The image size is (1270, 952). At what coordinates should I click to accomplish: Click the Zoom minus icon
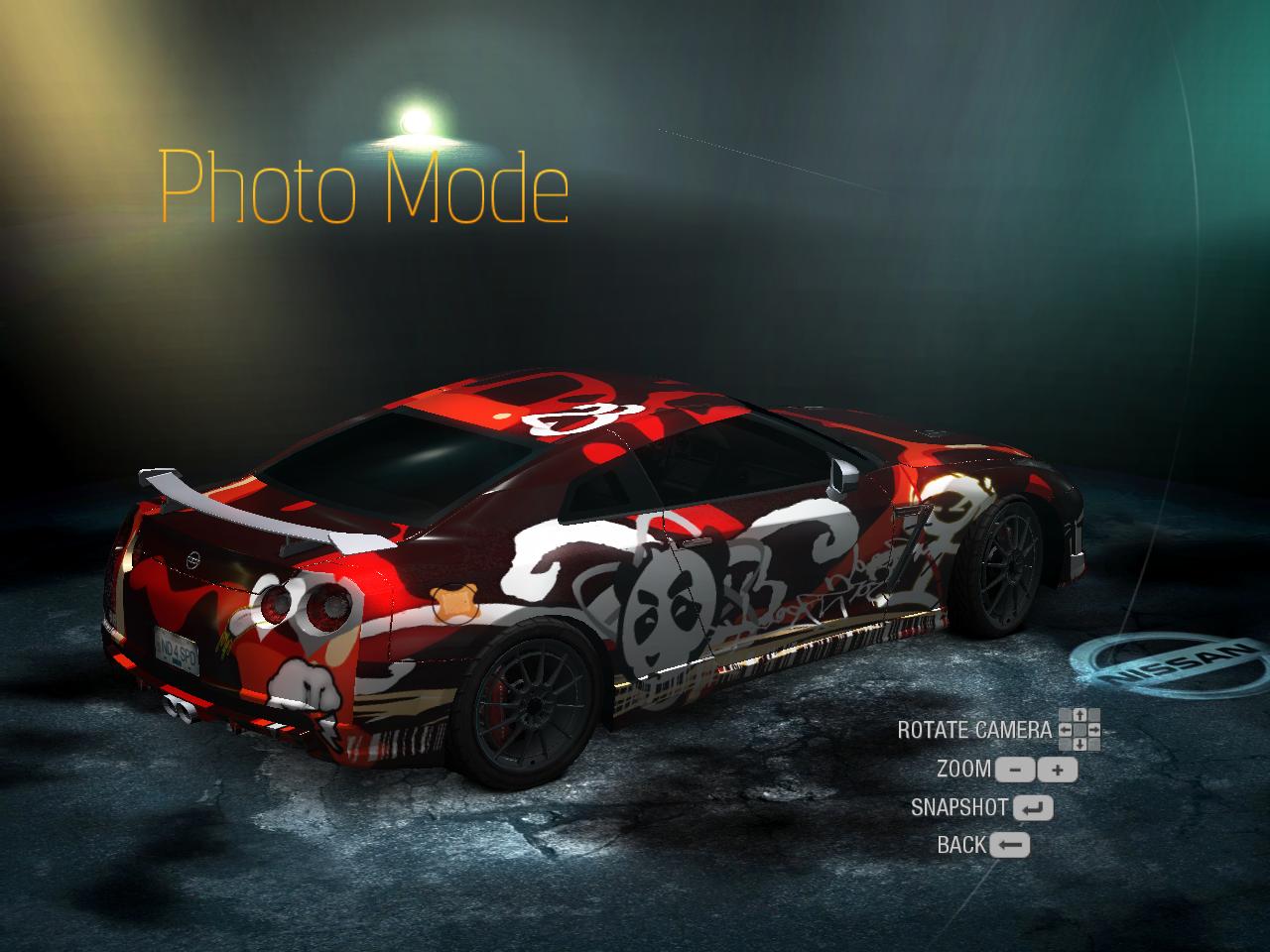coord(1014,769)
